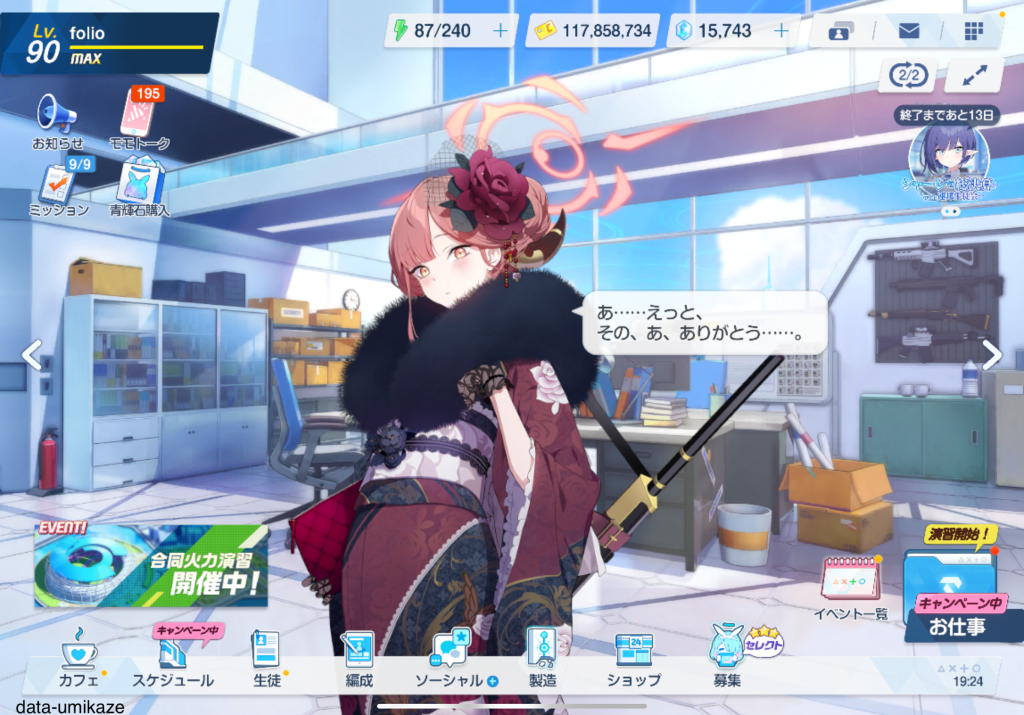Open 募集 recruitment
1024x715 pixels.
coord(728,658)
